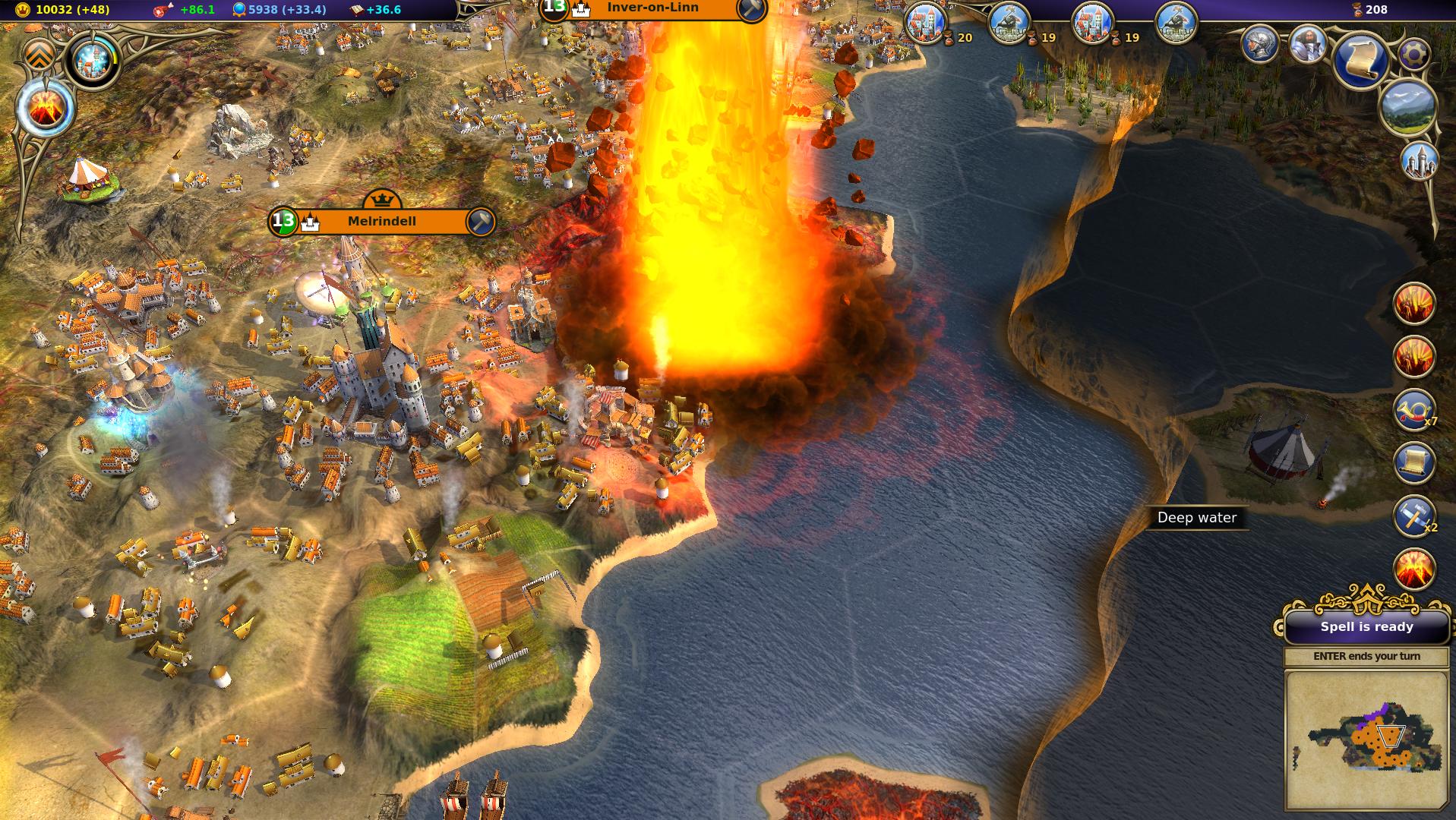Open the gear settings button
This screenshot has width=1456, height=820.
click(x=1413, y=54)
